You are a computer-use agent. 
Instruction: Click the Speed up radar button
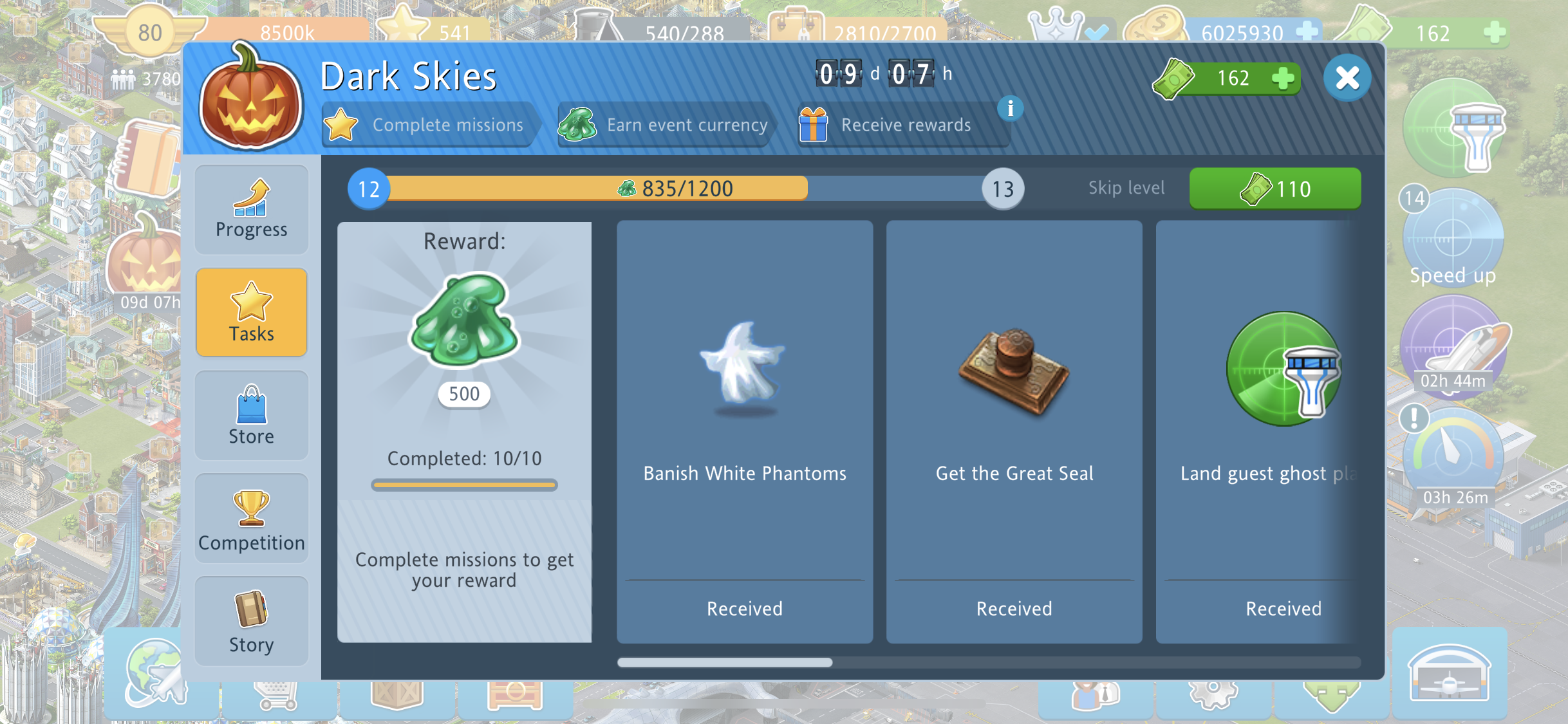click(x=1453, y=238)
